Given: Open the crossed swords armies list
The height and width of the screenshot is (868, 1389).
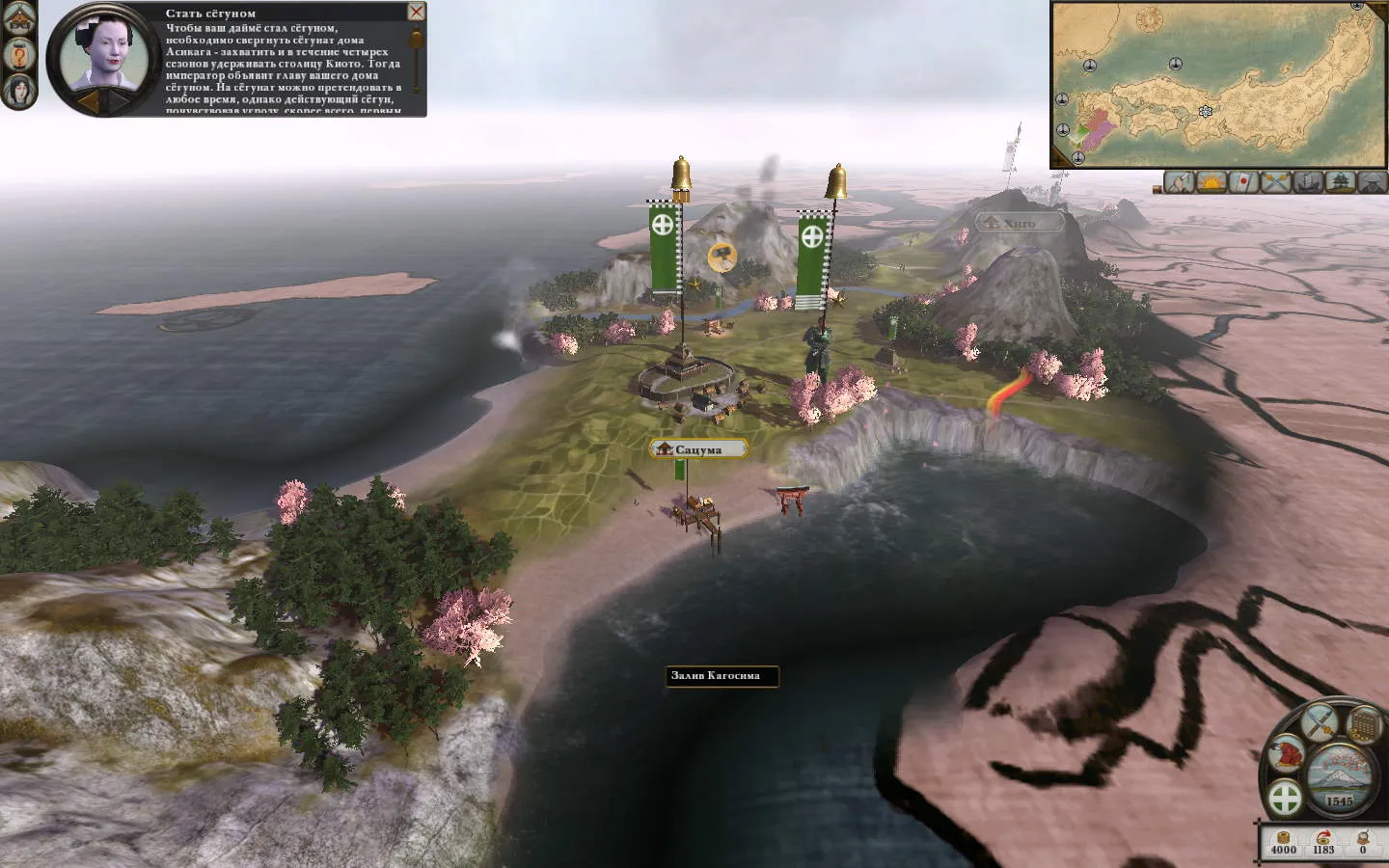Looking at the screenshot, I should [1276, 181].
